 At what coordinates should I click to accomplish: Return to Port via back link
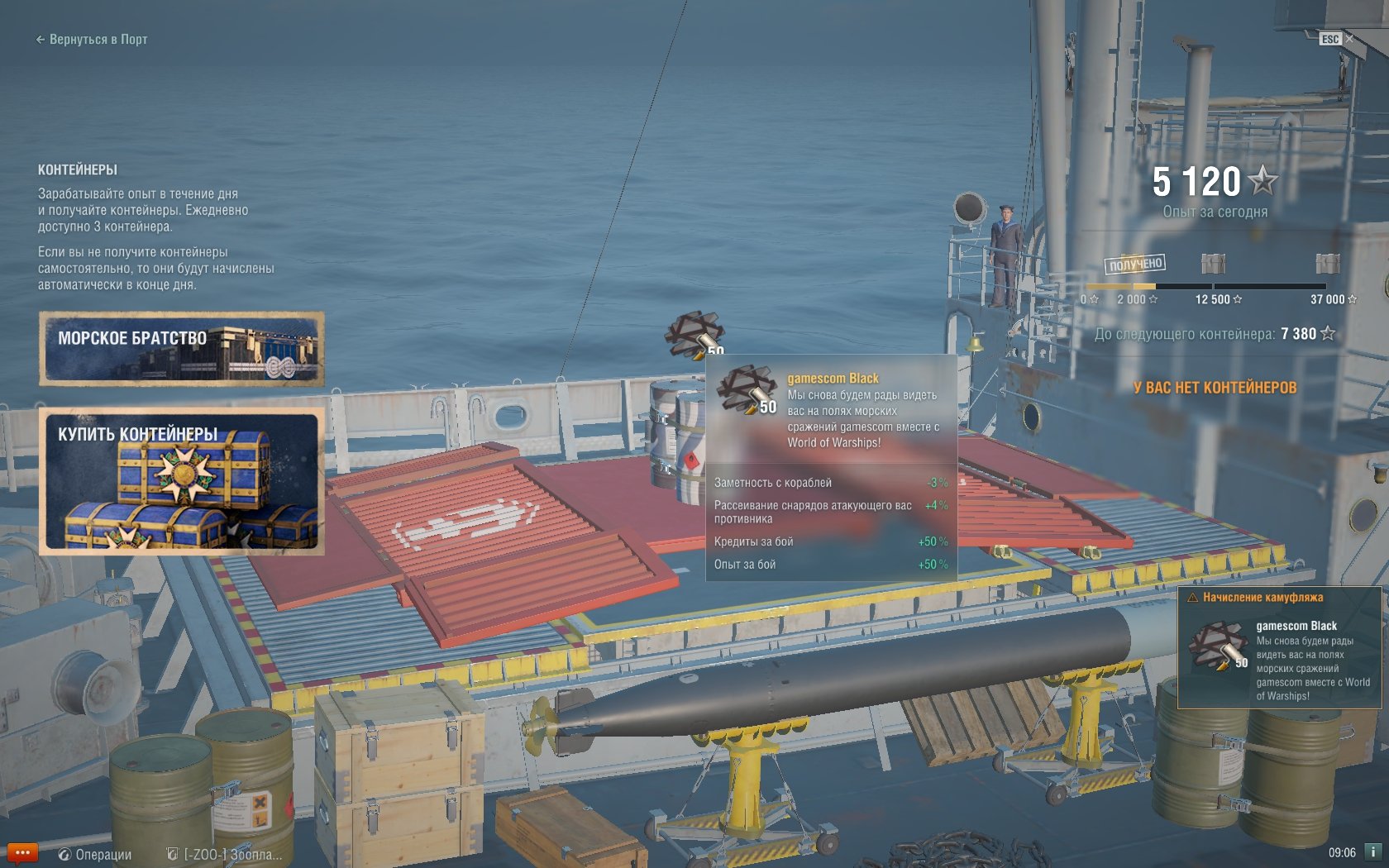coord(92,40)
